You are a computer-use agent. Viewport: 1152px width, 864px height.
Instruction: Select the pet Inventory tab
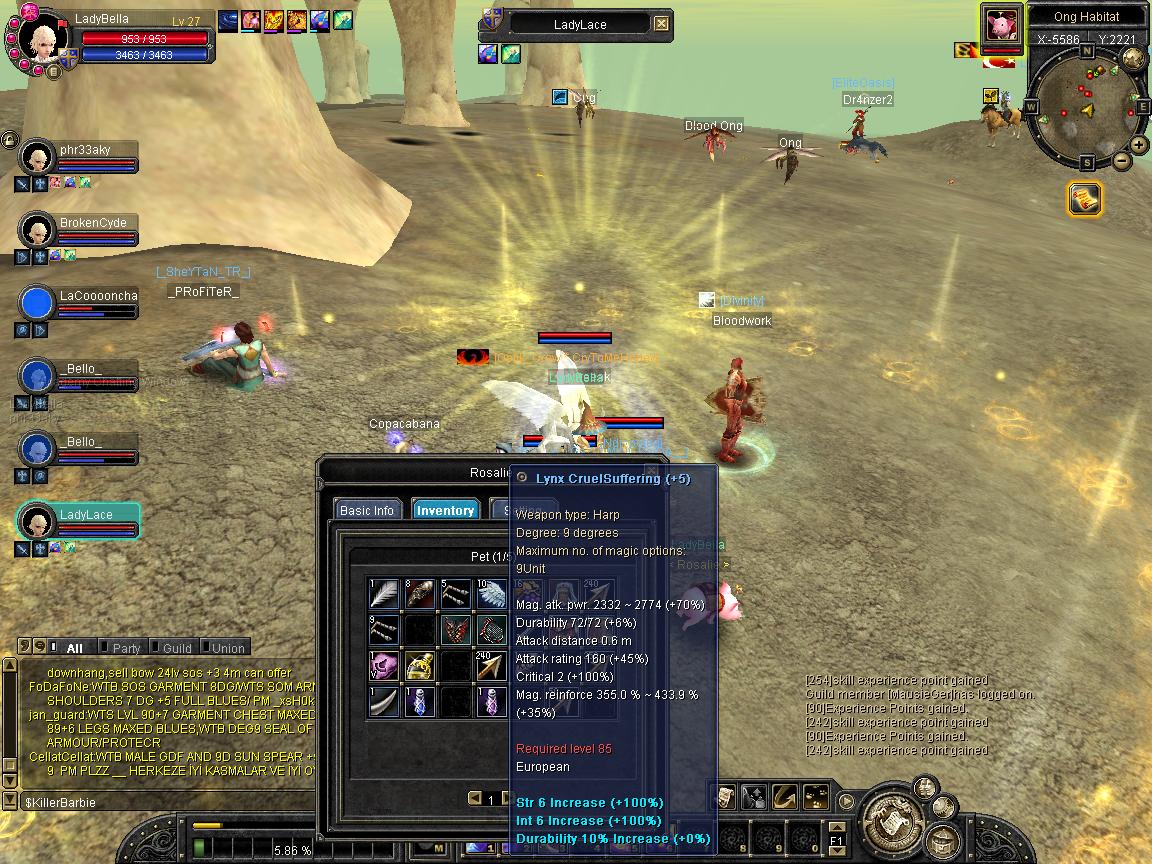coord(445,510)
